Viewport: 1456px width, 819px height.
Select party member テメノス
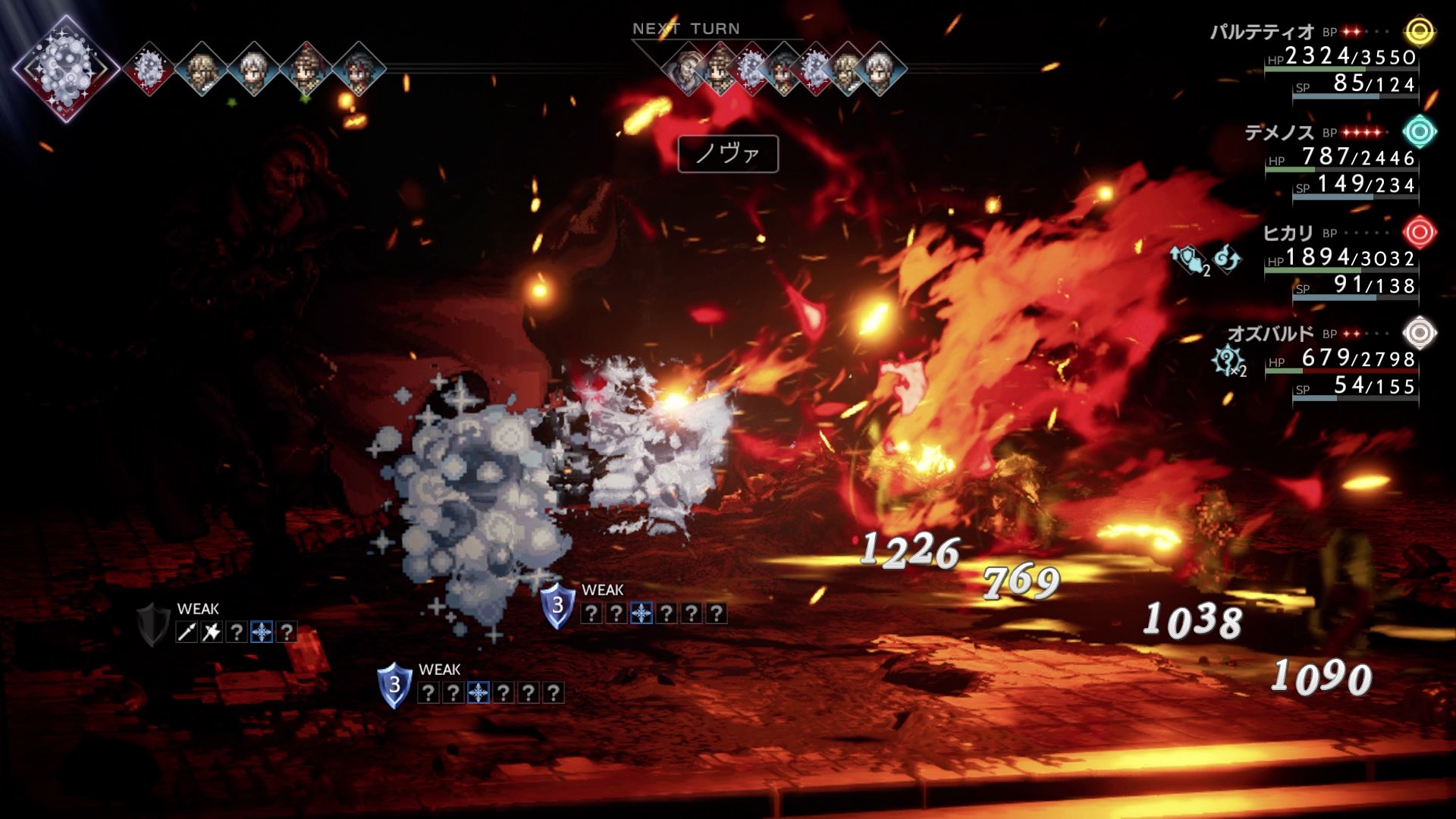(x=1279, y=133)
